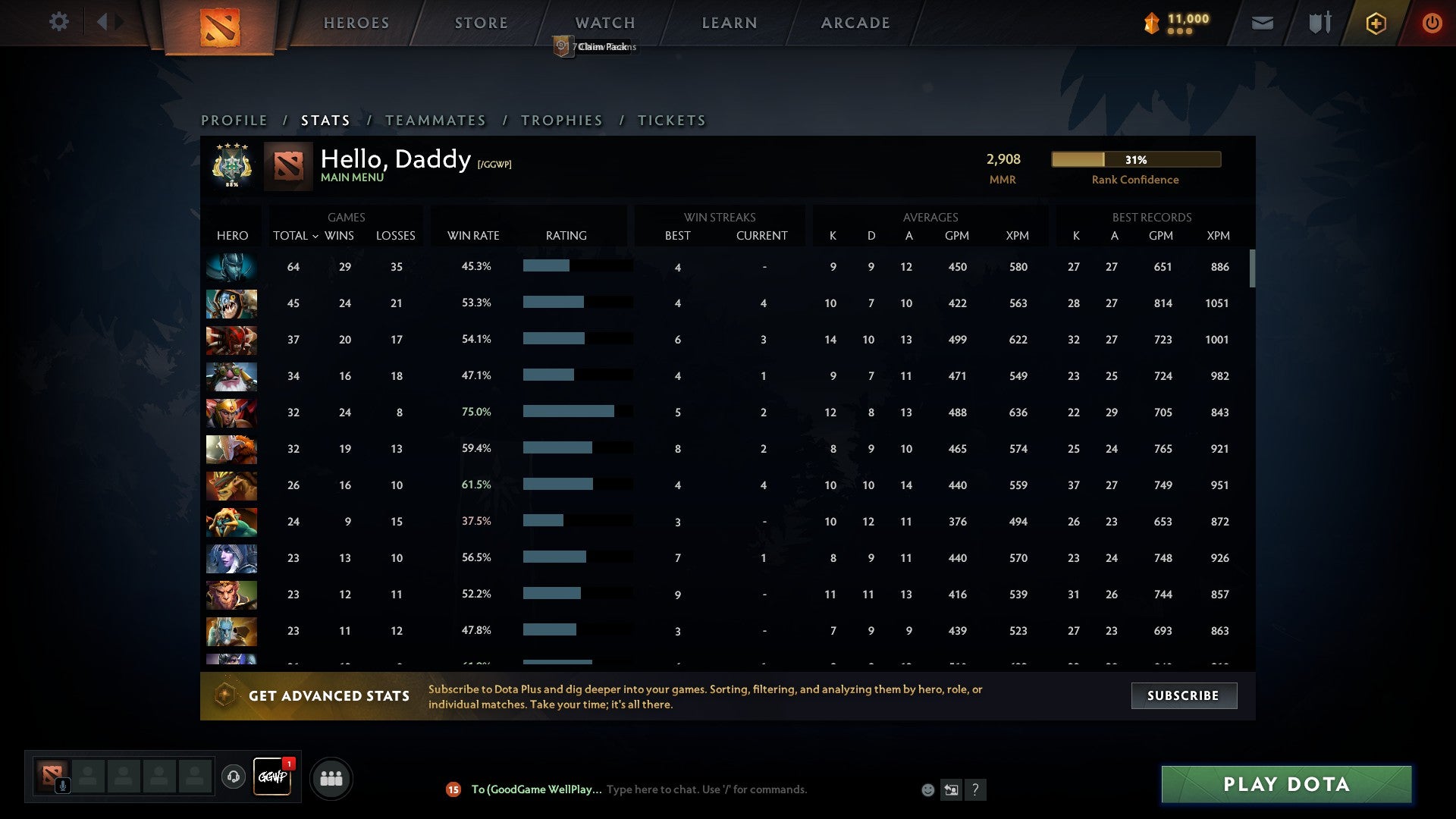Switch to the TROPHIES tab
The image size is (1456, 819).
click(561, 120)
